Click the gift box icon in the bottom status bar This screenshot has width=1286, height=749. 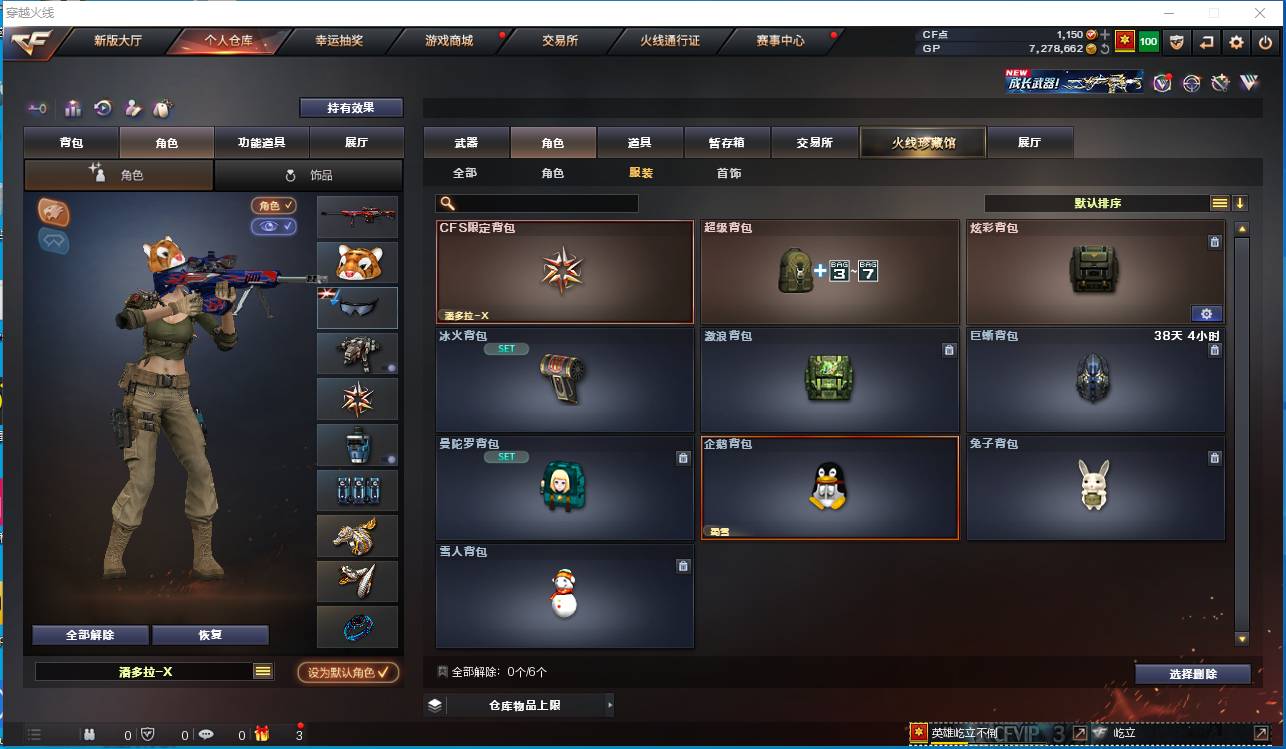coord(261,735)
